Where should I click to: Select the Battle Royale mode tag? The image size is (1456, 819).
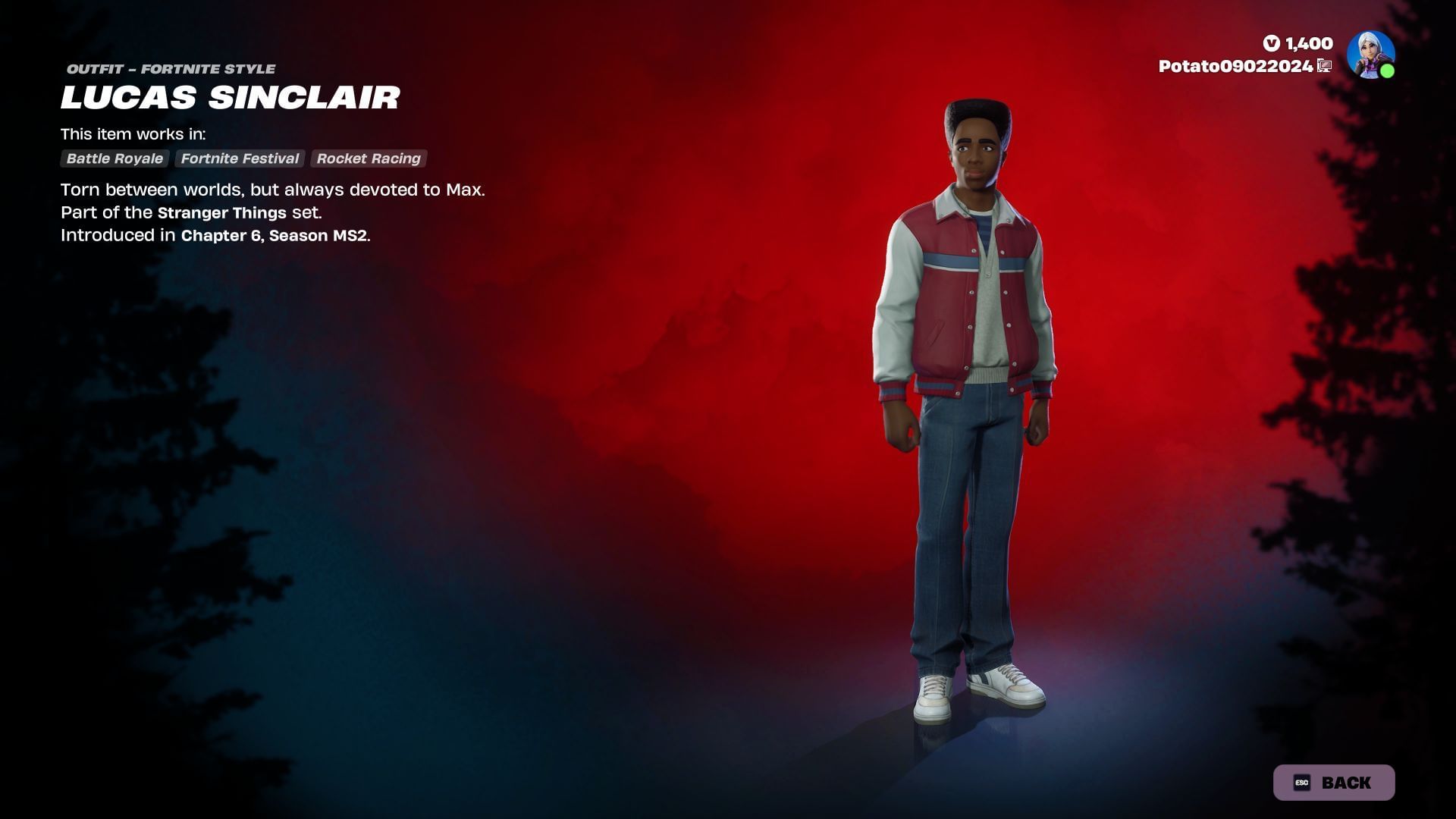click(x=115, y=158)
